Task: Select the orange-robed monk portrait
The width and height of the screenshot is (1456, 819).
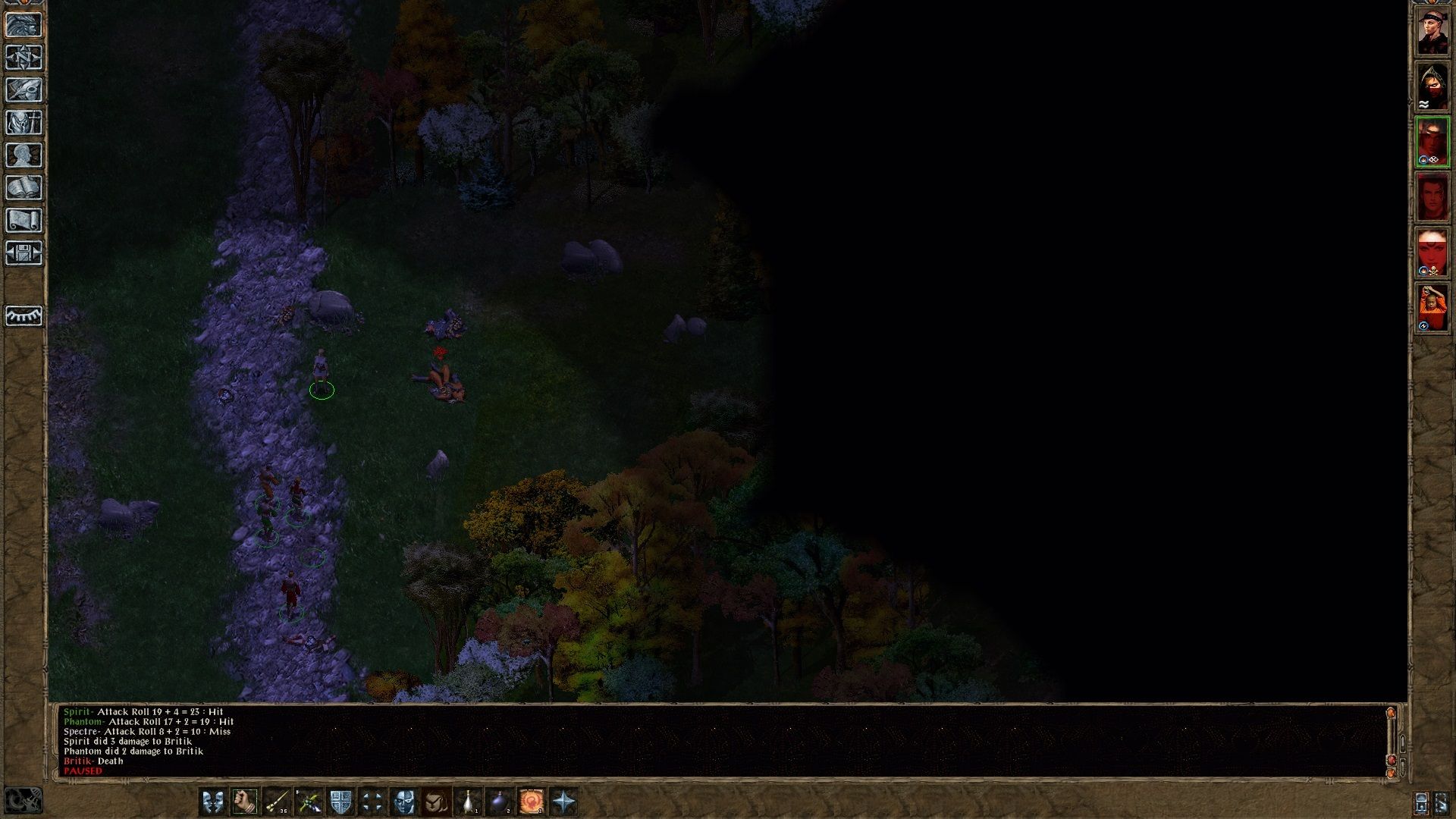Action: (x=1432, y=307)
